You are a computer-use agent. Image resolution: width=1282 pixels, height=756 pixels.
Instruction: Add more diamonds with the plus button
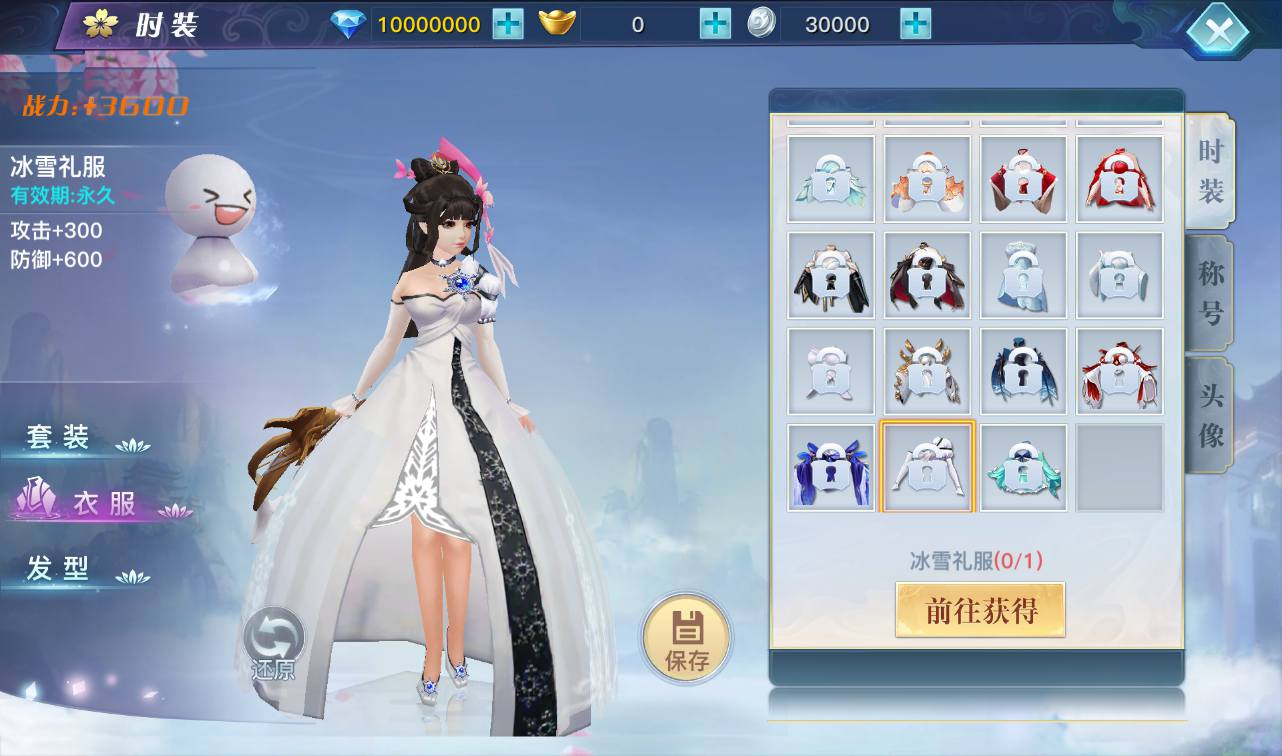click(508, 24)
